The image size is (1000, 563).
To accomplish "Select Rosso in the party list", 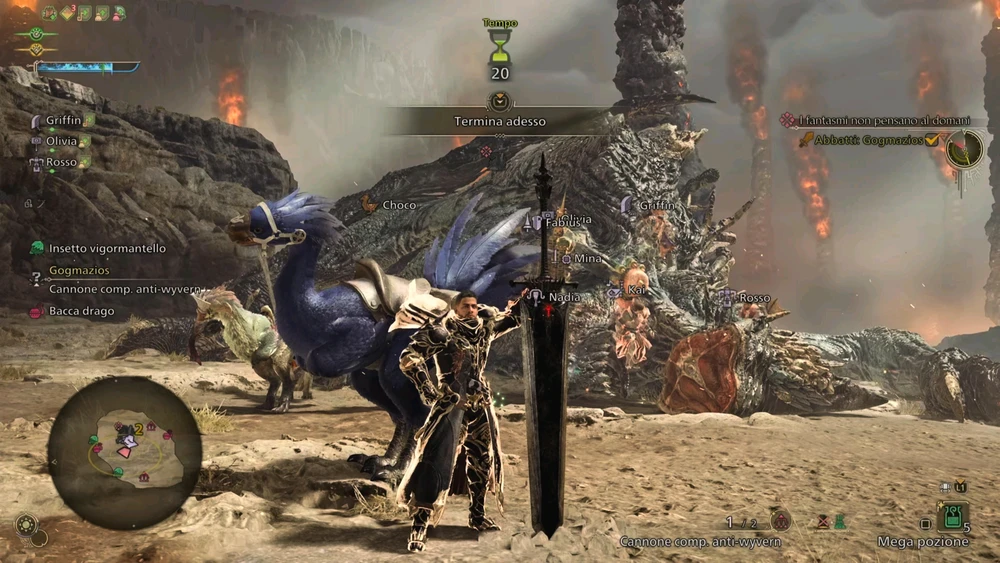I will pyautogui.click(x=61, y=162).
